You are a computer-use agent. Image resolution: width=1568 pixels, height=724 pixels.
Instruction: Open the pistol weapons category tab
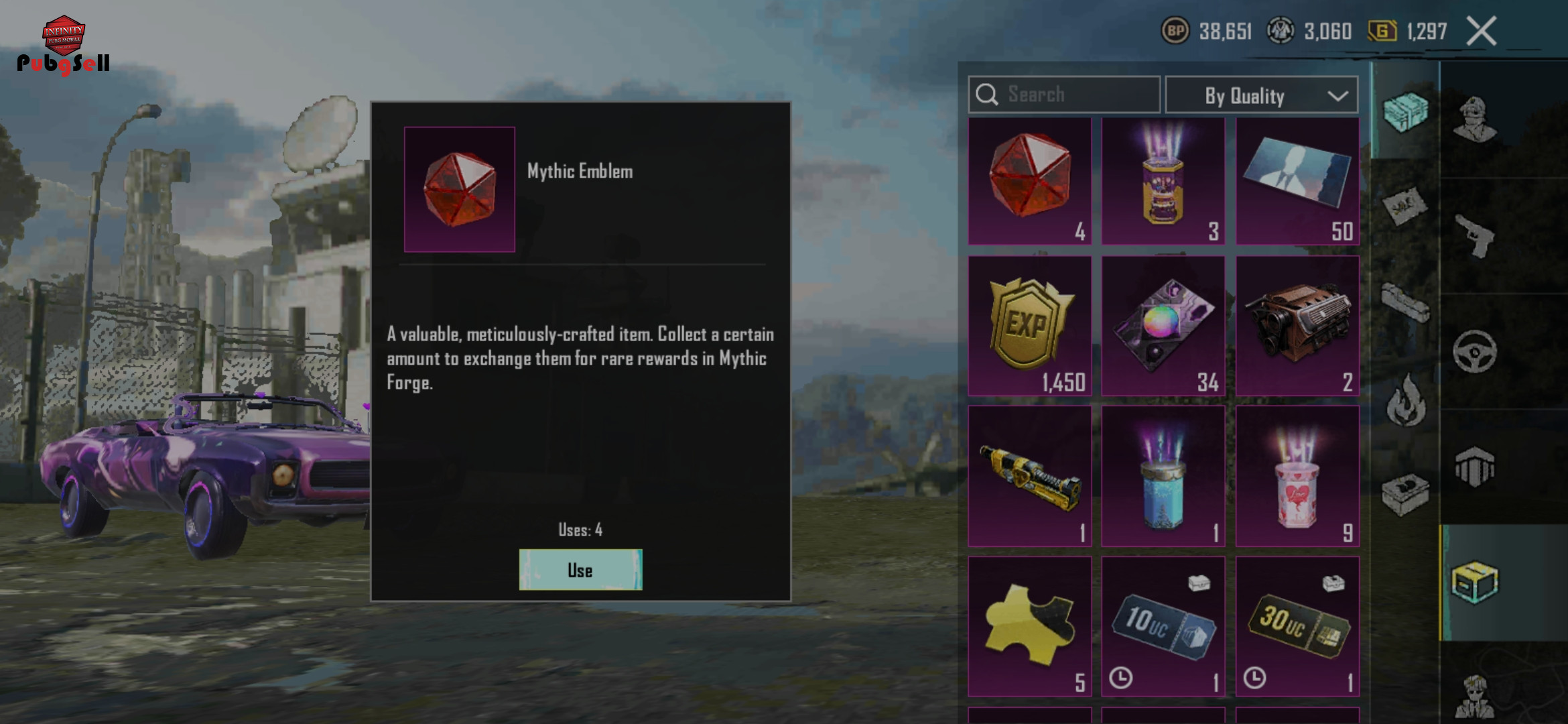[x=1476, y=236]
